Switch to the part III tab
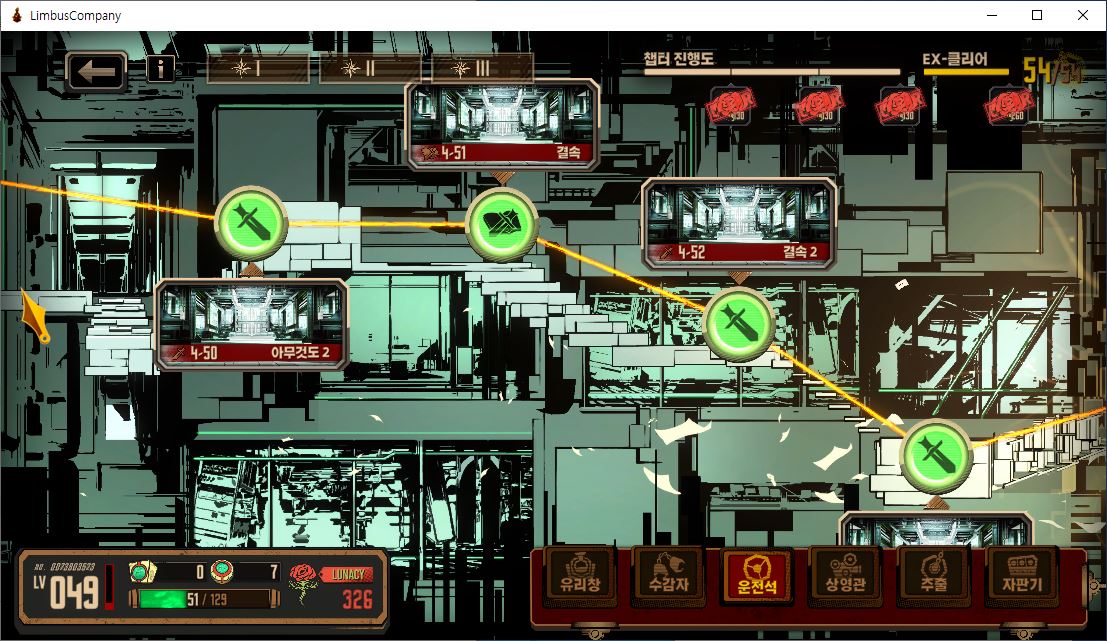1107x641 pixels. click(482, 68)
